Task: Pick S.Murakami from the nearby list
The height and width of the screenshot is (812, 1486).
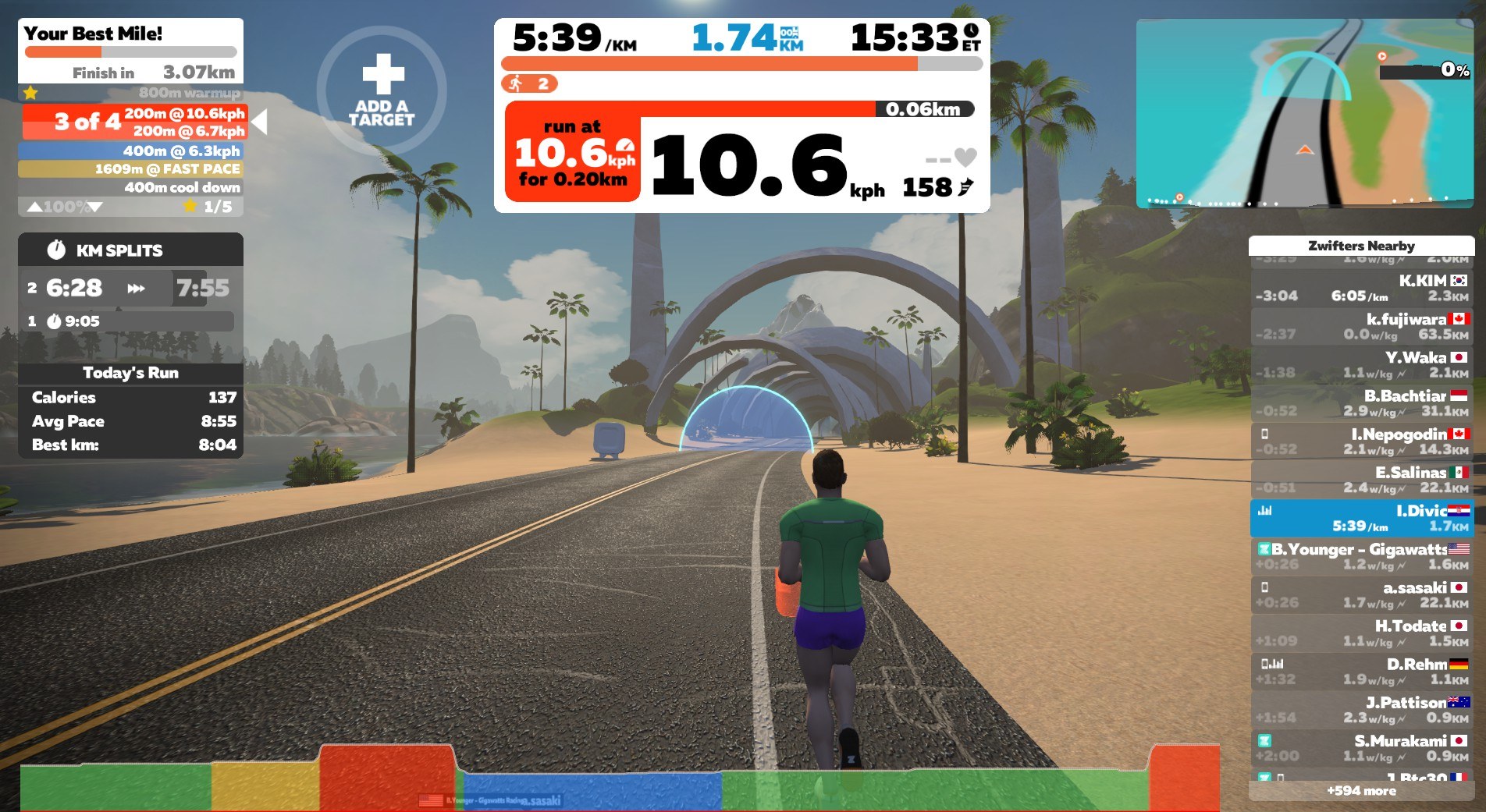Action: pyautogui.click(x=1361, y=747)
